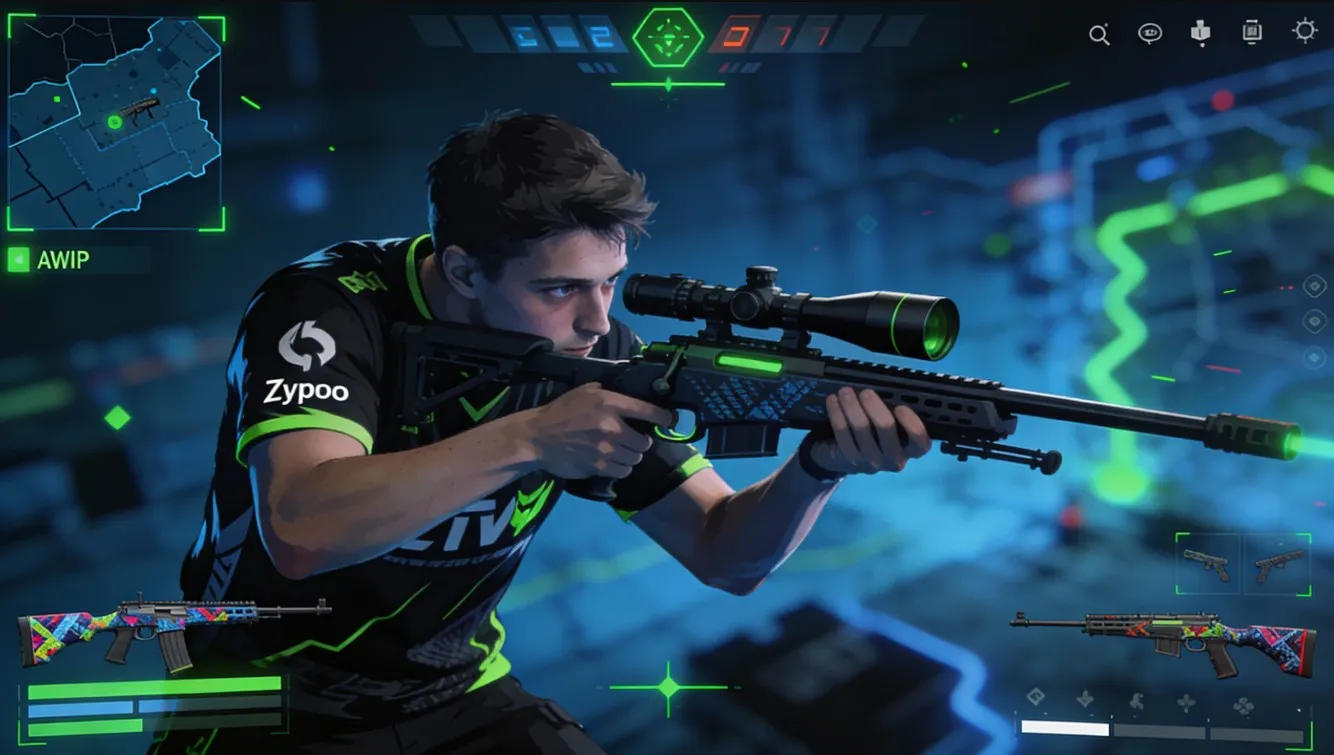Expand the AWIP panel with the green arrow
The width and height of the screenshot is (1334, 755).
[x=17, y=261]
